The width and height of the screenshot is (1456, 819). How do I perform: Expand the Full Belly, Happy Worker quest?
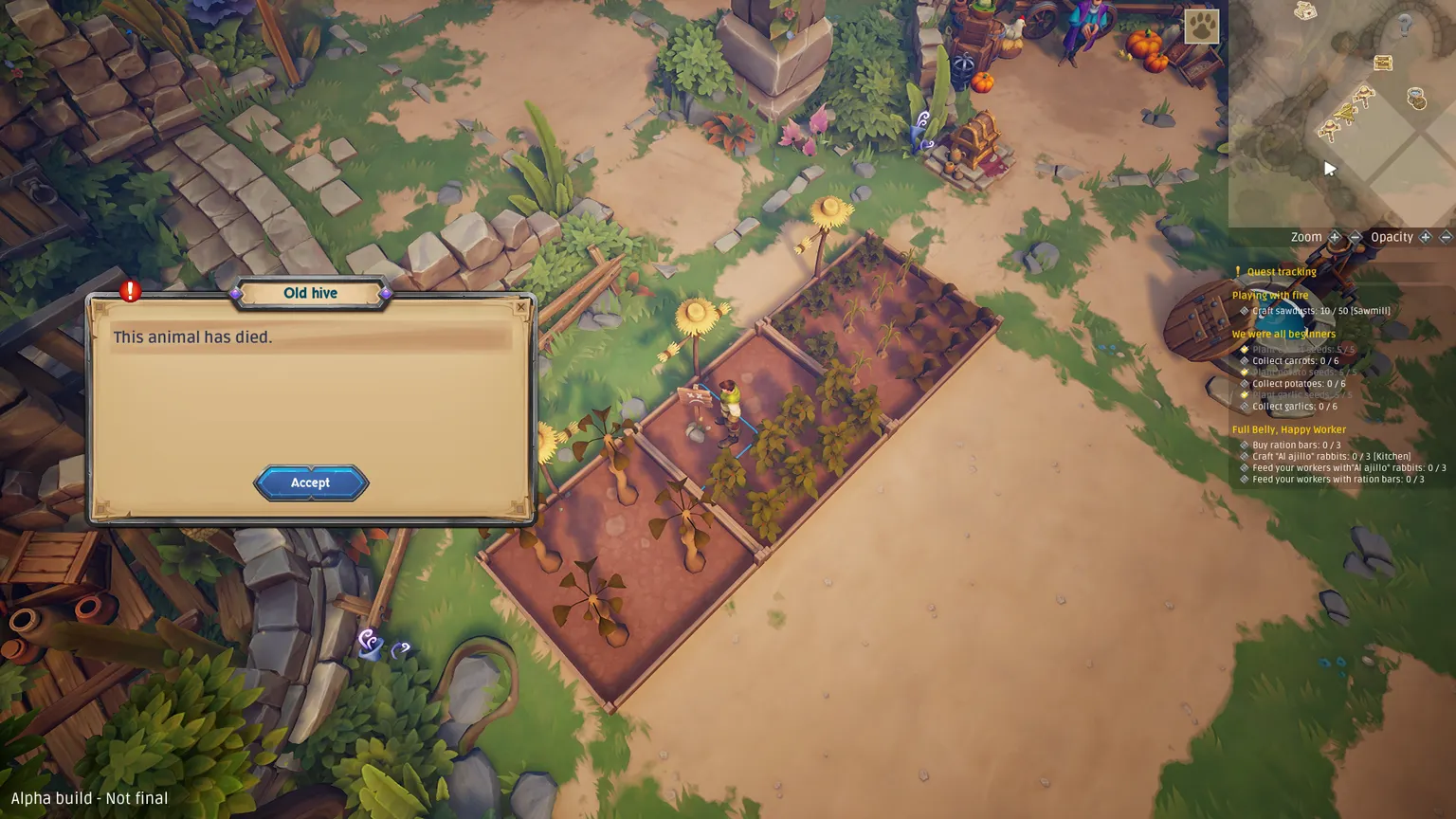pyautogui.click(x=1289, y=429)
